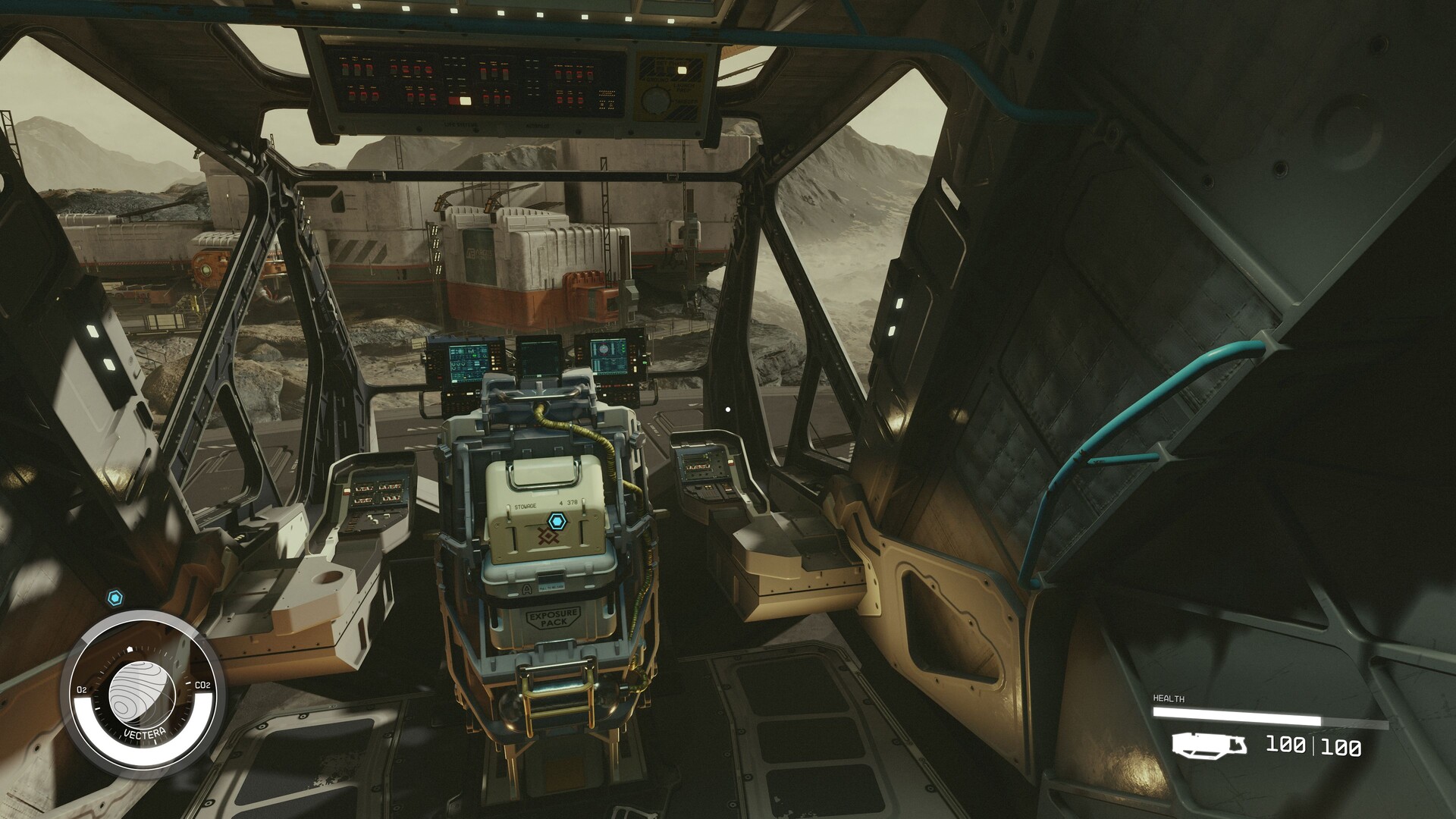Viewport: 1456px width, 819px height.
Task: Select the blue hexagon marker on the stowage crate
Action: click(557, 520)
